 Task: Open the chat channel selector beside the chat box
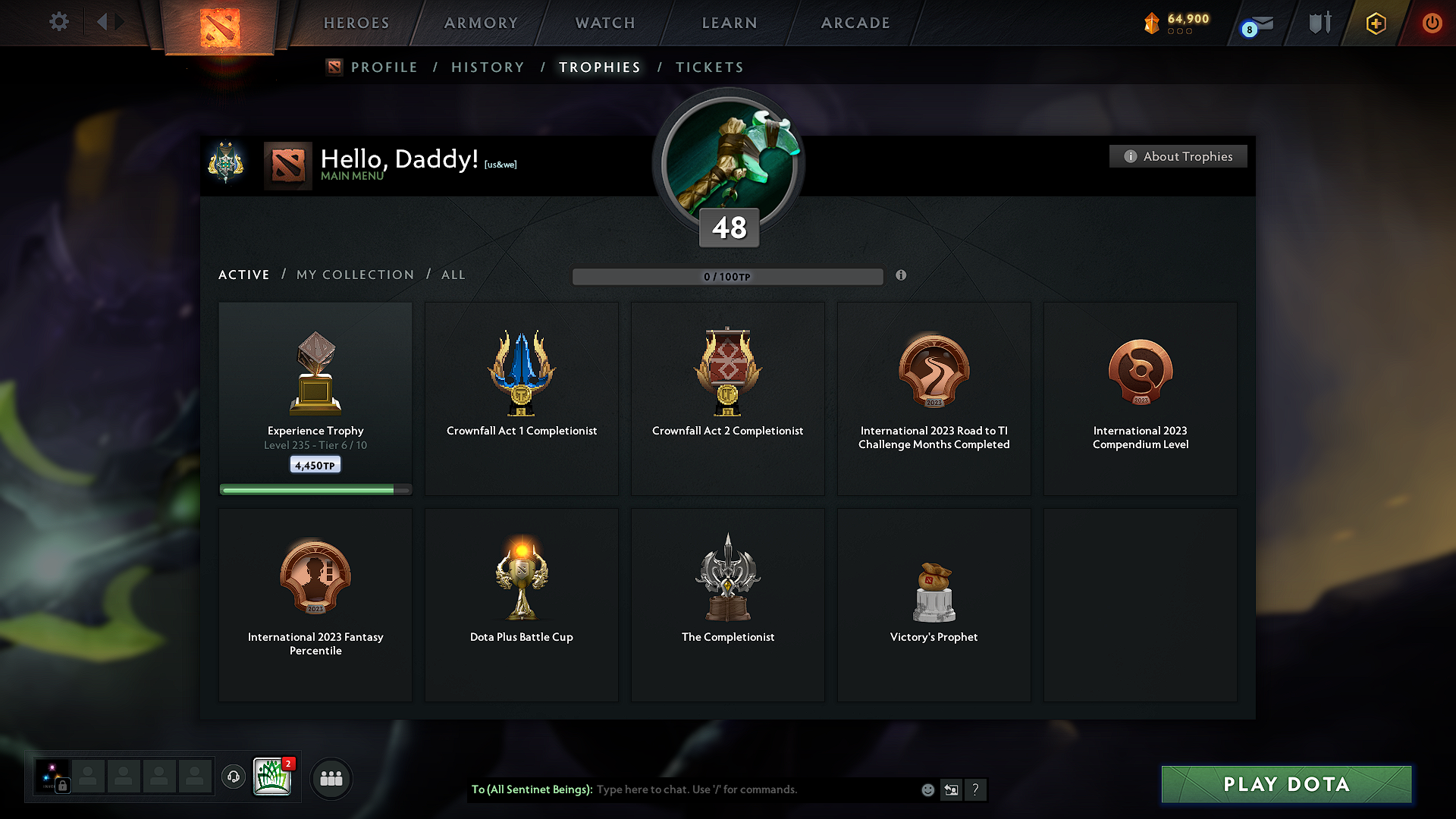[x=952, y=789]
